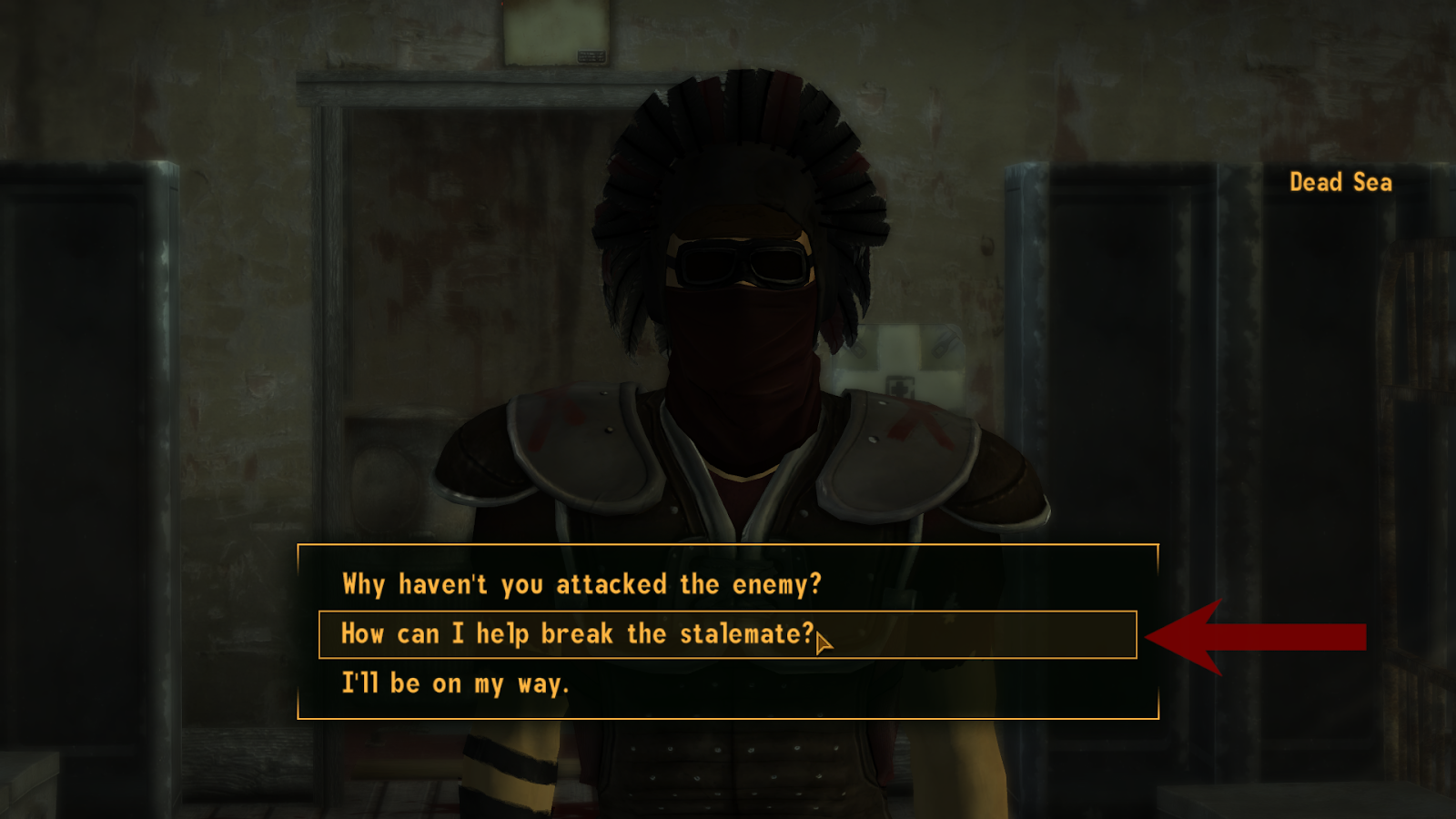The image size is (1456, 819).
Task: Select "How can I help break the stalemate?"
Action: click(x=573, y=634)
